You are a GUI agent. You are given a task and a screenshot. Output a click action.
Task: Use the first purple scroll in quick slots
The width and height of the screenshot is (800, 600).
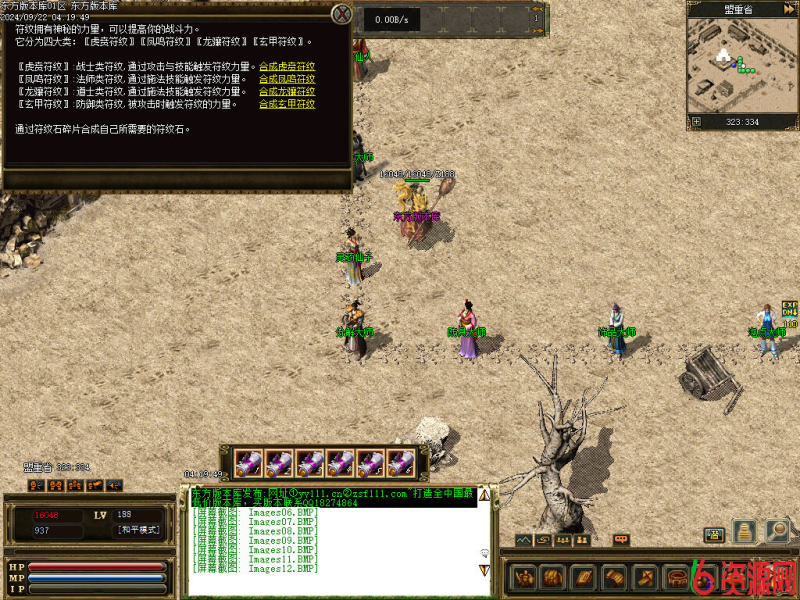pos(250,462)
